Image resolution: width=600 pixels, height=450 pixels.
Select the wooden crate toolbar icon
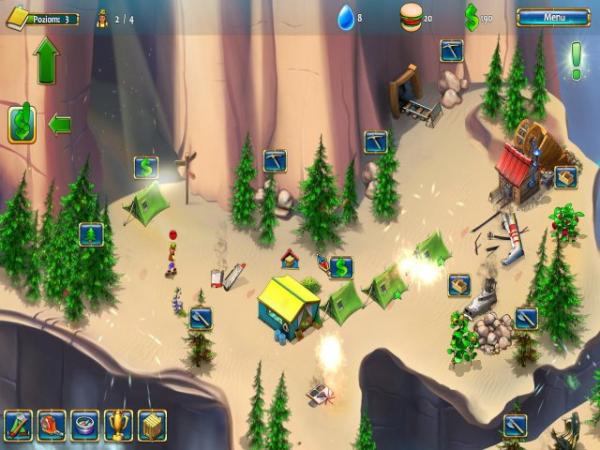click(x=151, y=425)
